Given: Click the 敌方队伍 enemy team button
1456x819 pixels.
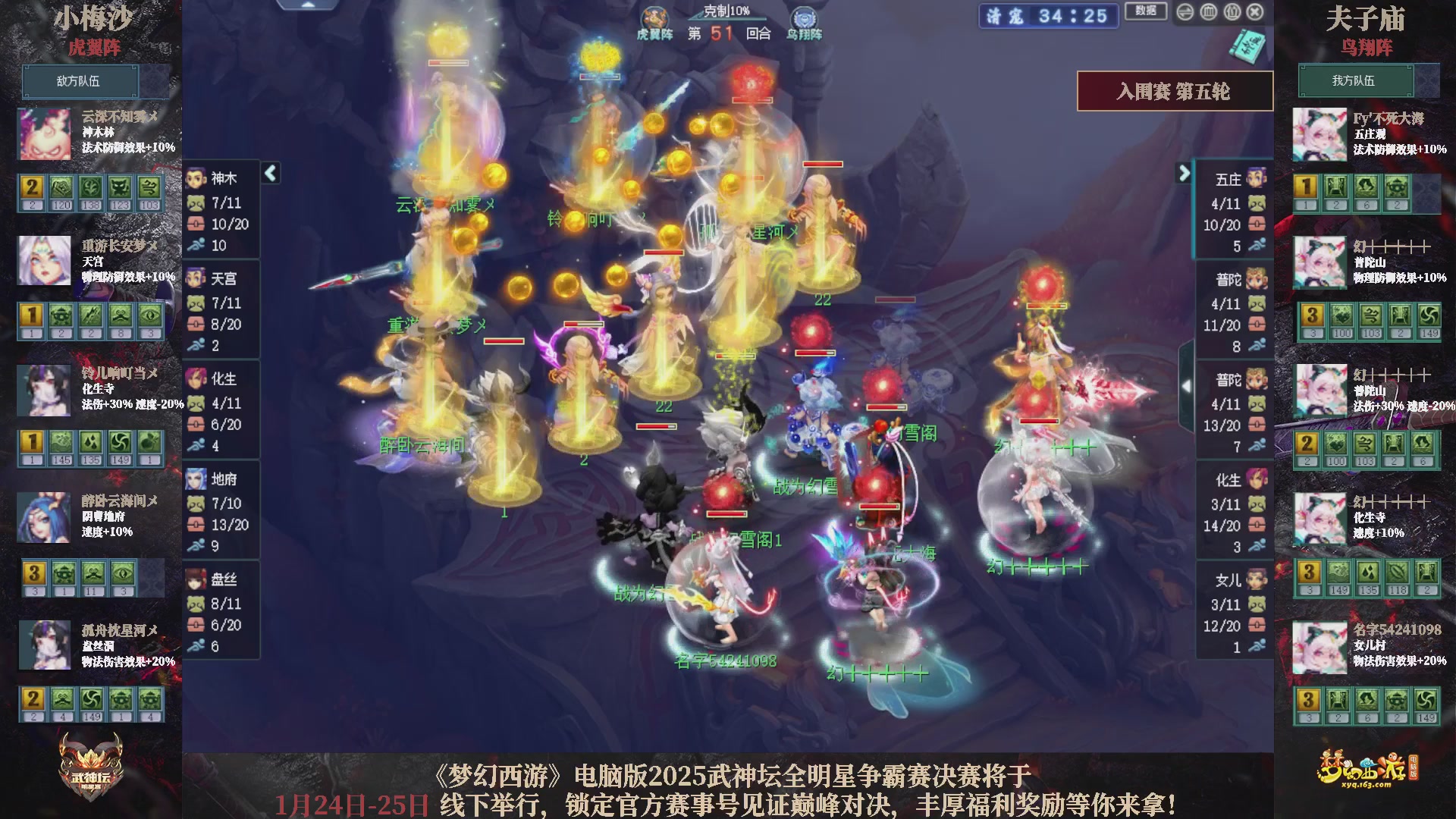Looking at the screenshot, I should click(x=80, y=81).
